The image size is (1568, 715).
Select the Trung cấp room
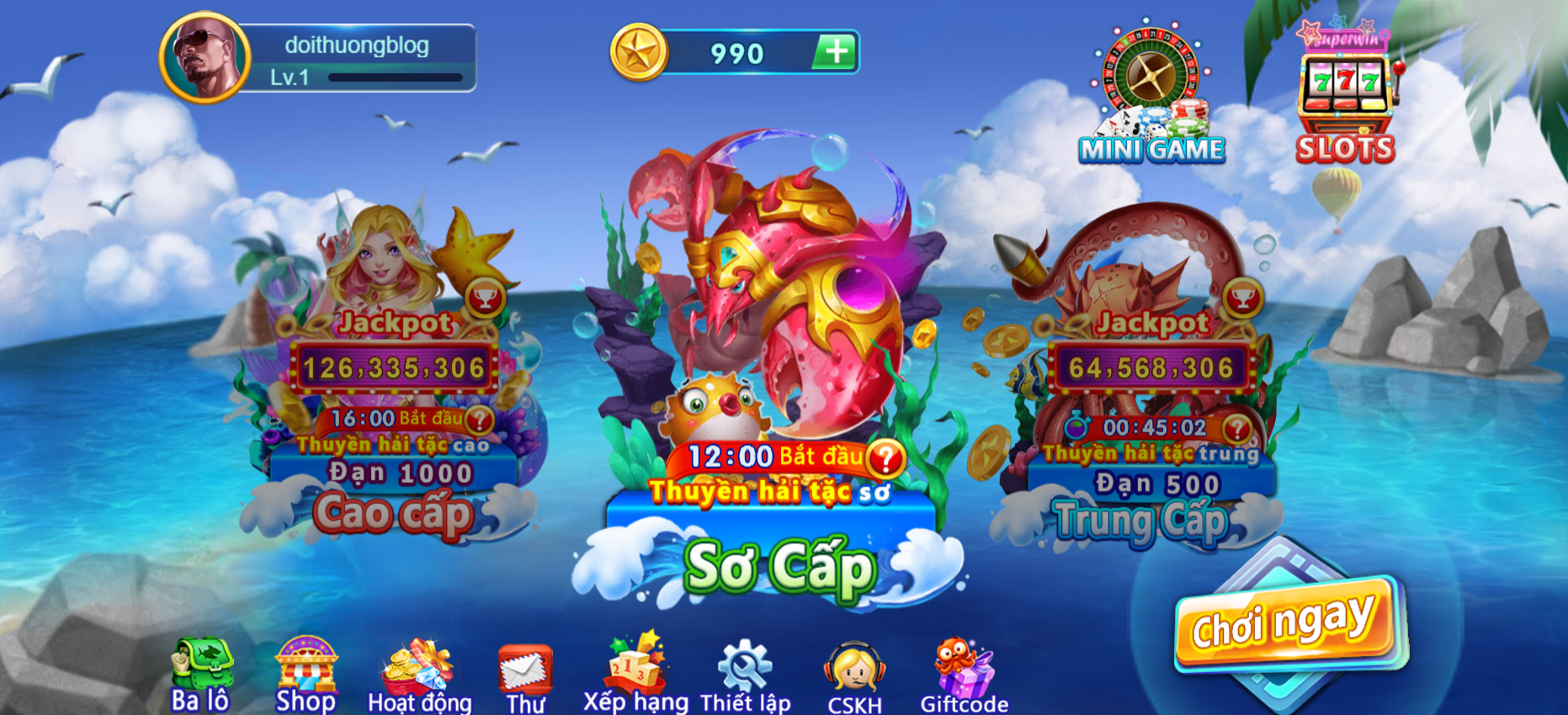click(x=1141, y=520)
